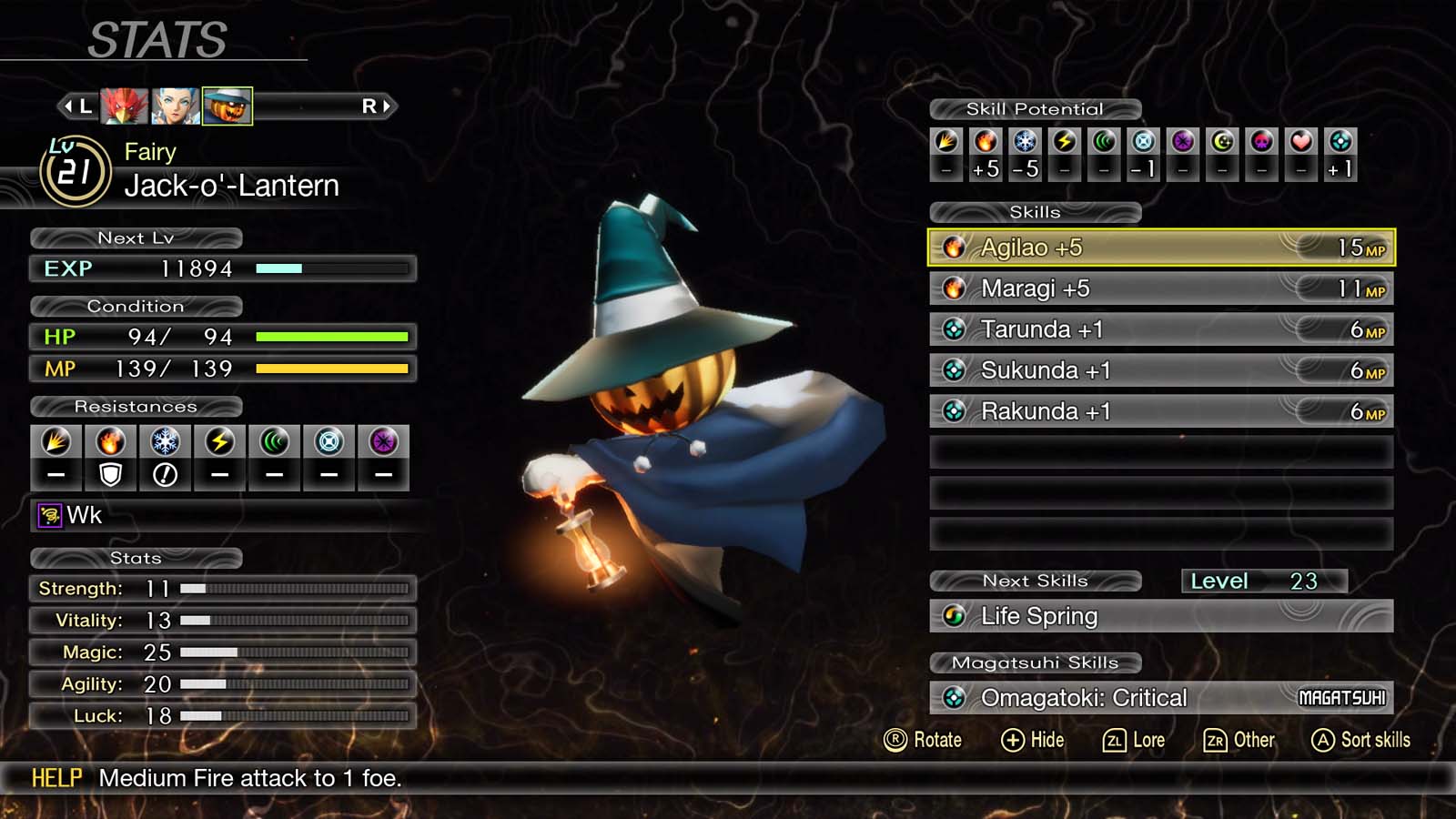Toggle Hide to conceal the demon model
Image resolution: width=1456 pixels, height=819 pixels.
(1033, 740)
